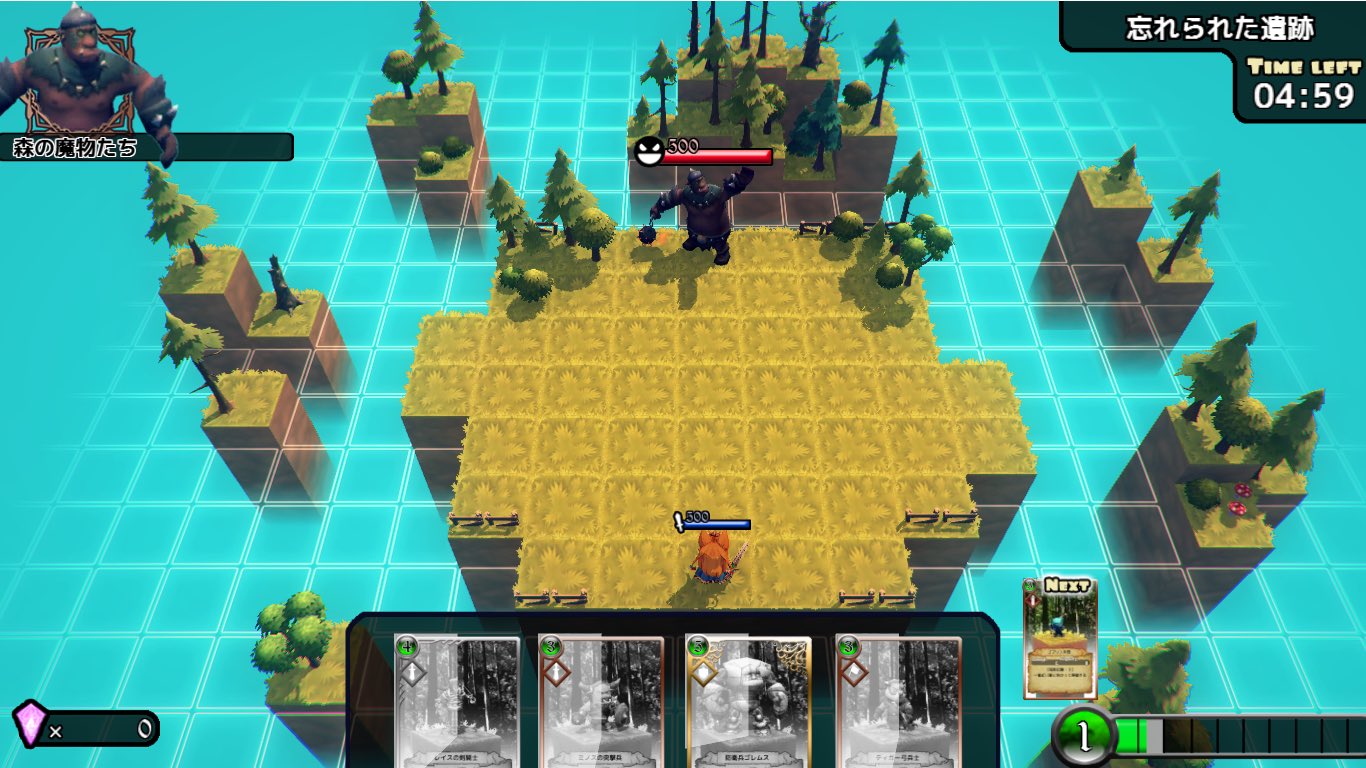Image resolution: width=1366 pixels, height=768 pixels.
Task: Click the green mana cost badge on レイスの剣闘士 card
Action: coord(407,644)
